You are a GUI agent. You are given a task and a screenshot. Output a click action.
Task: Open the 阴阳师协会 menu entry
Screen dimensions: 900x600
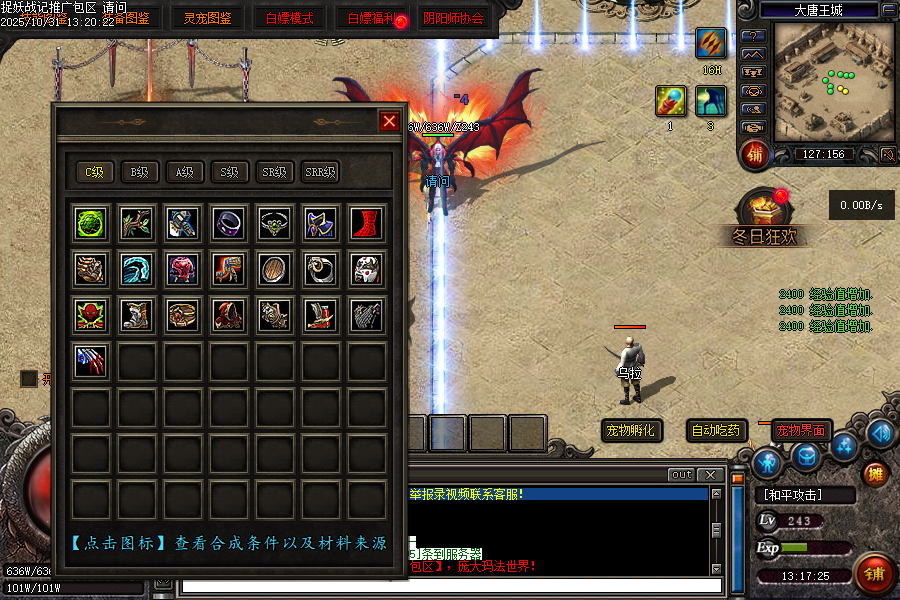(452, 17)
